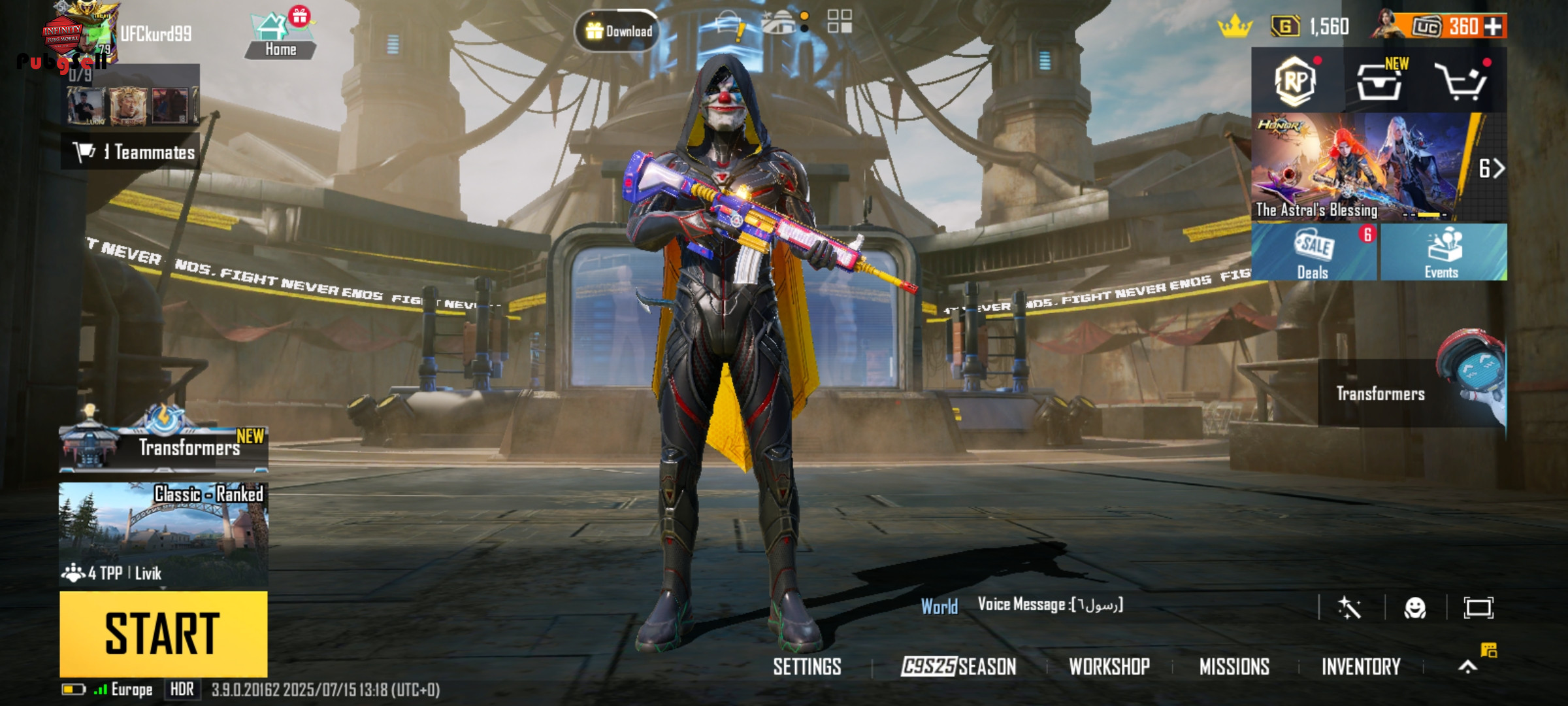Open the Events panel

coord(1443,253)
